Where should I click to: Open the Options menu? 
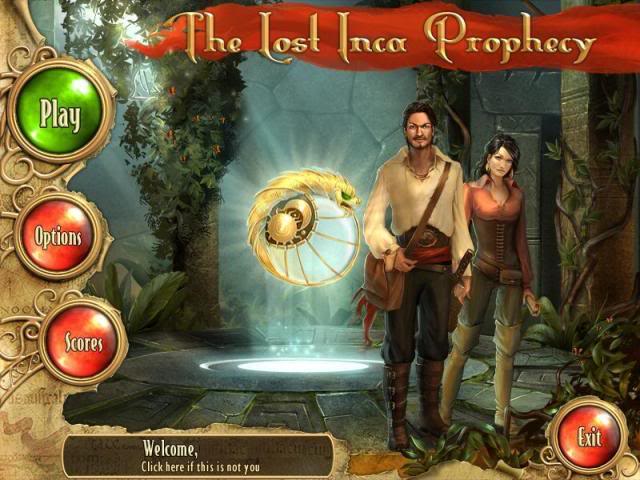[x=58, y=238]
